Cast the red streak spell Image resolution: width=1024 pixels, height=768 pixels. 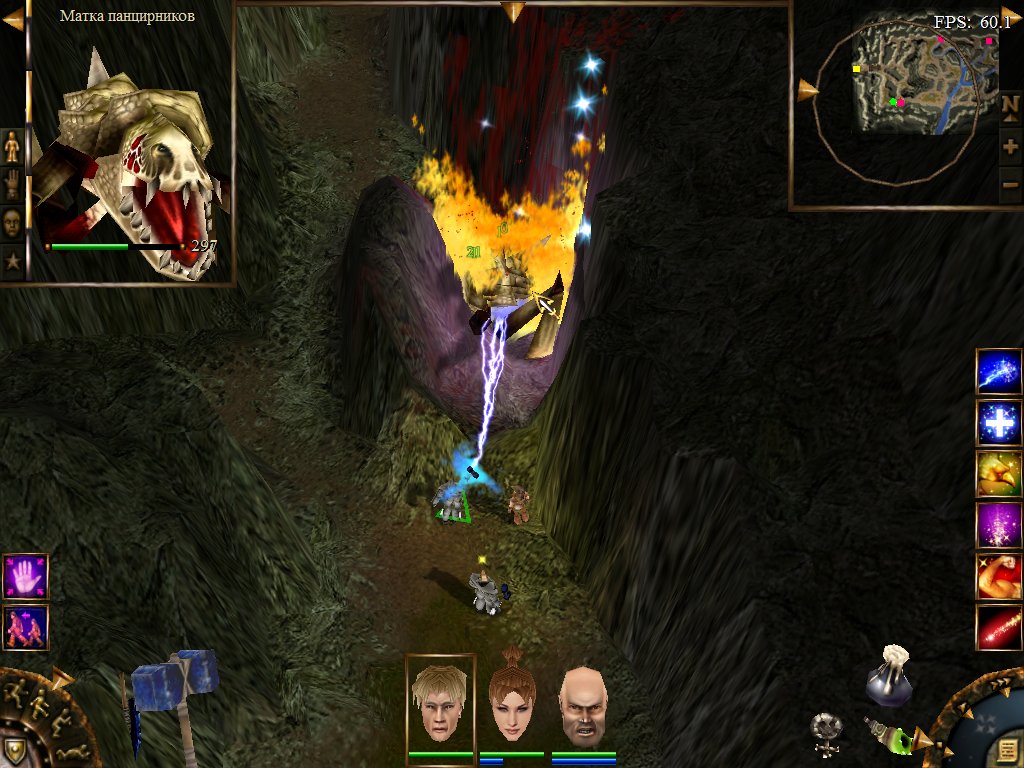pos(998,627)
